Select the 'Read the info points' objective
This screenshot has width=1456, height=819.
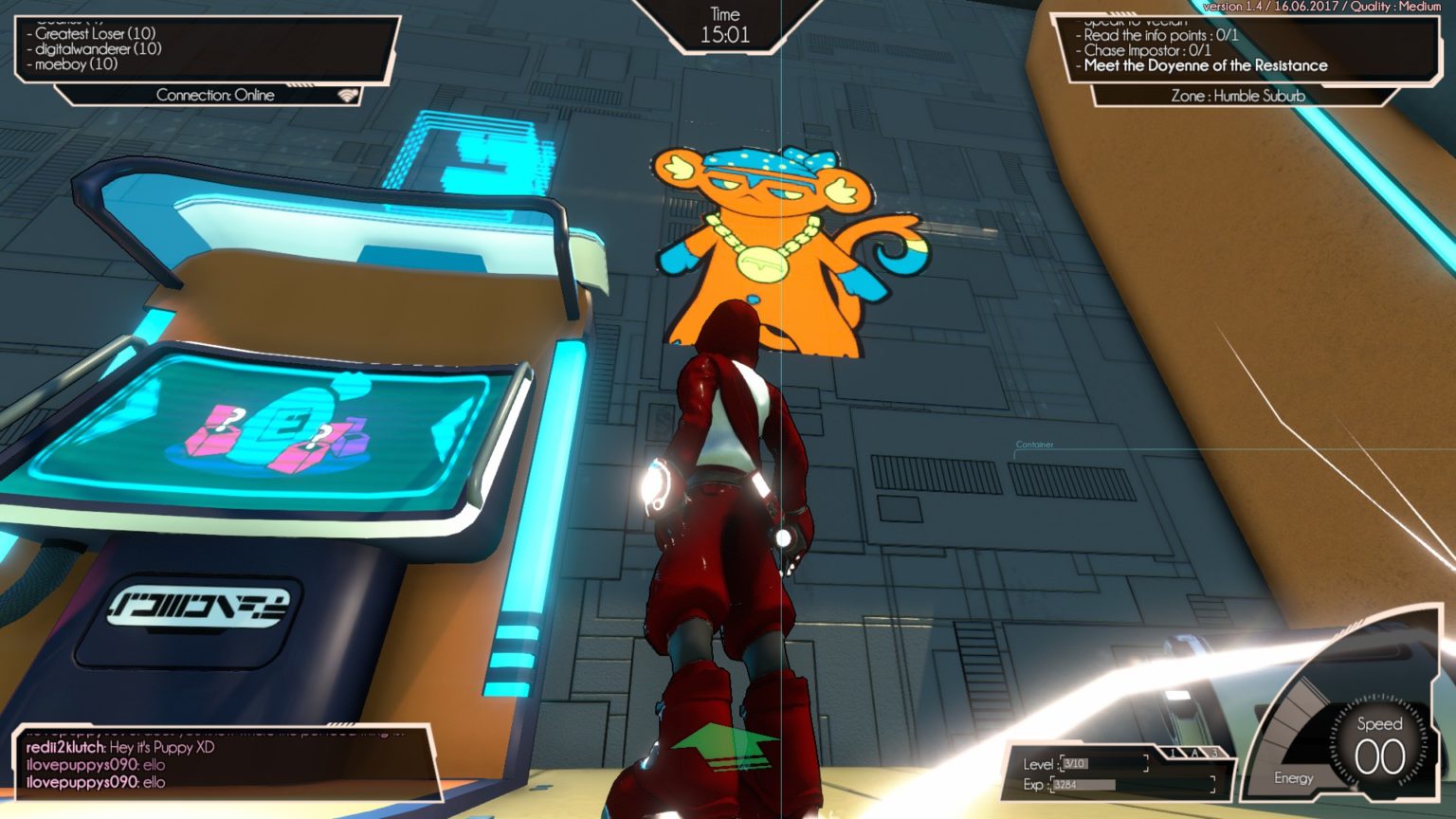(1160, 35)
